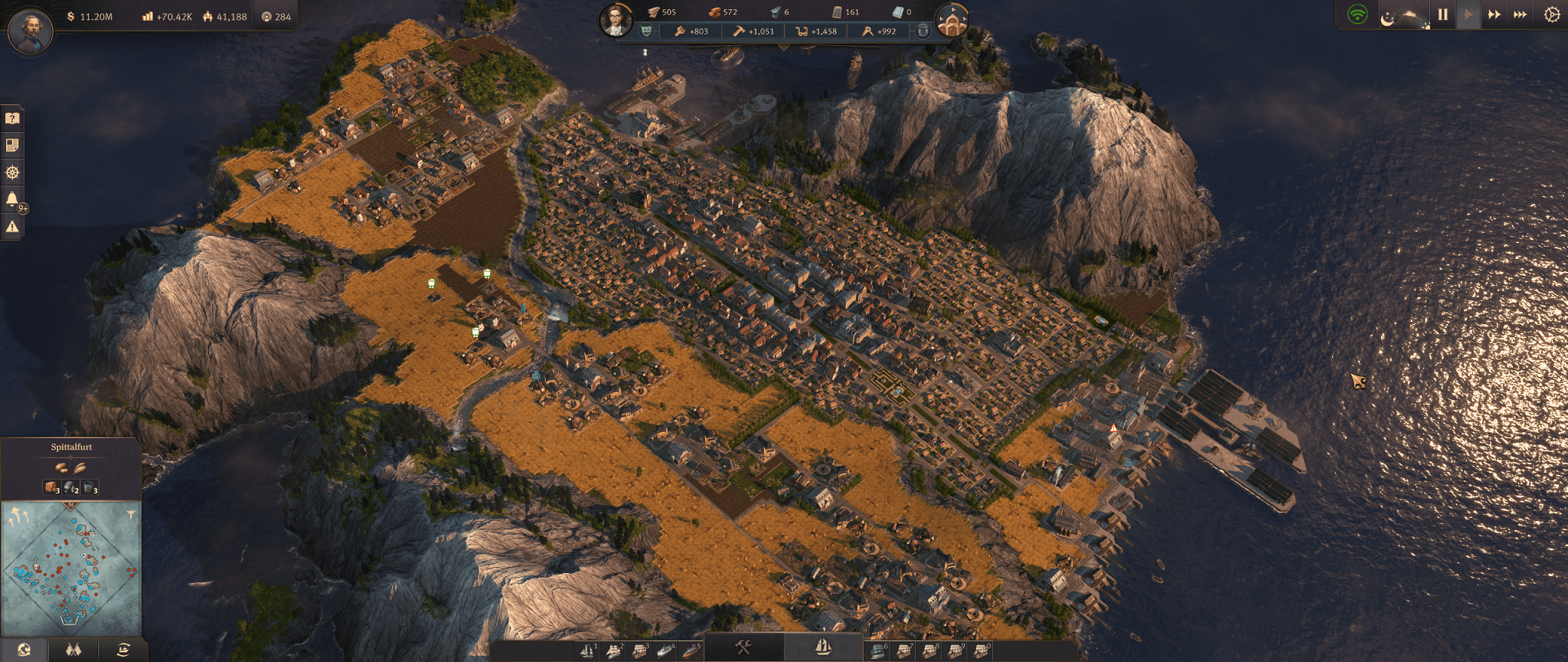Open the ship's wheel side menu
1568x662 pixels.
coord(12,172)
